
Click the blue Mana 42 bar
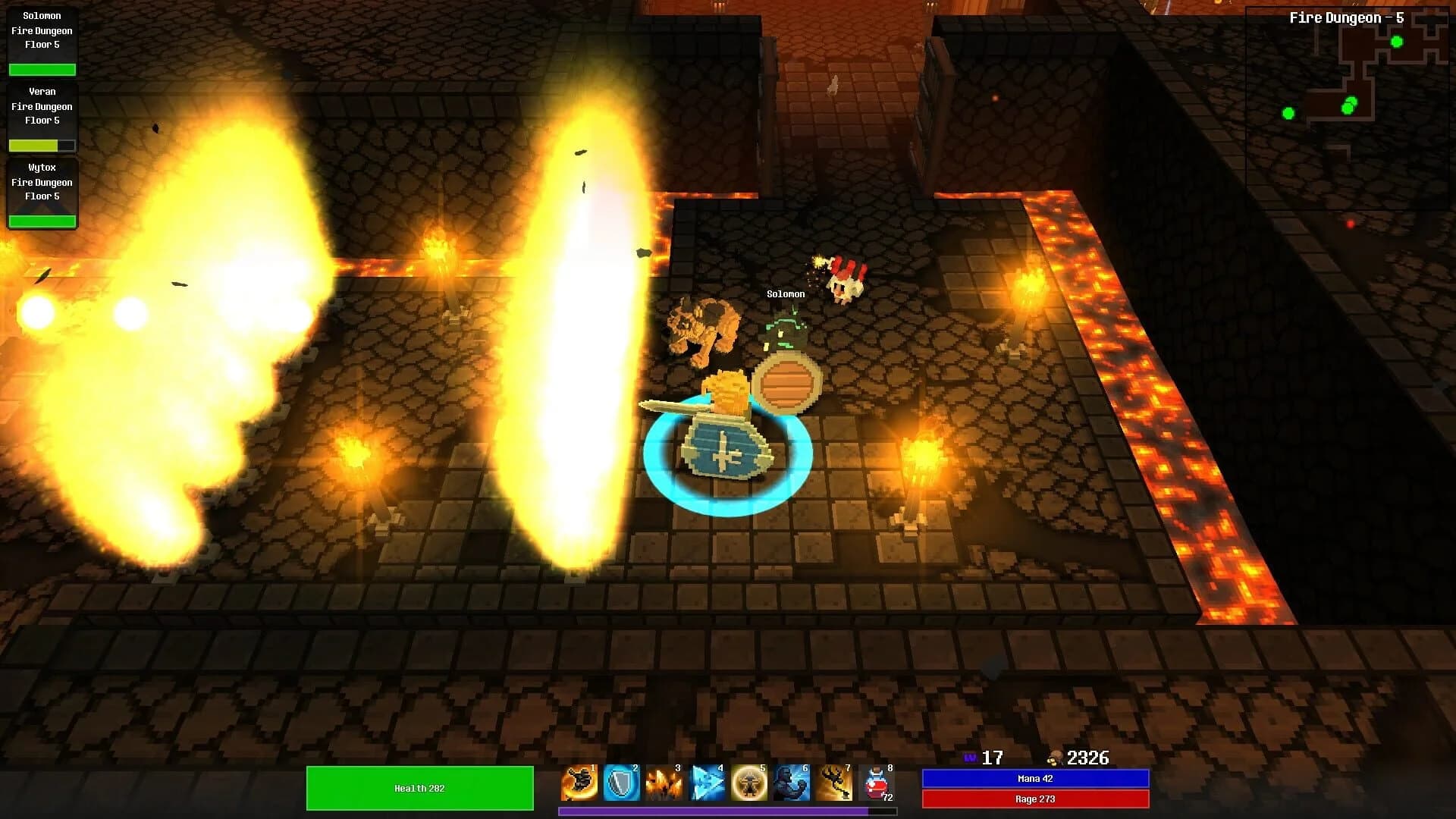1034,778
